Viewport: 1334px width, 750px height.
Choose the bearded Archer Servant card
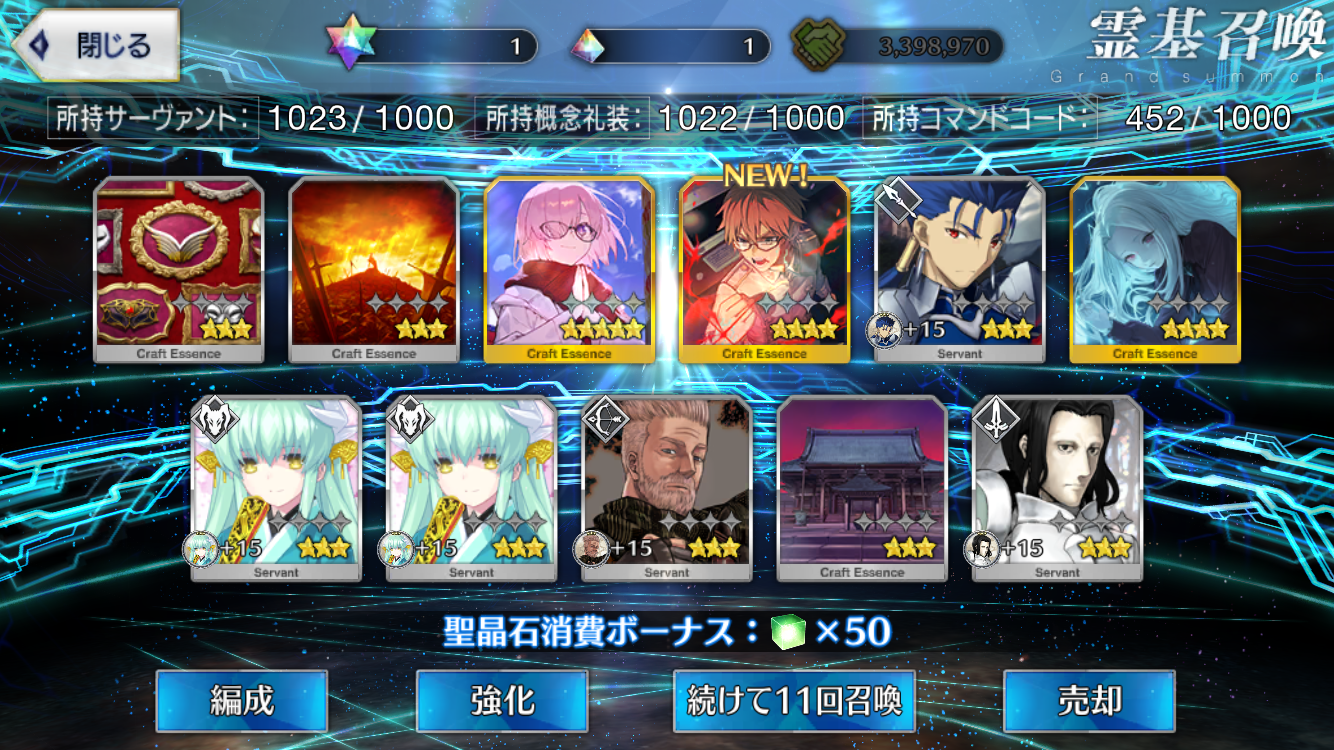[x=667, y=487]
